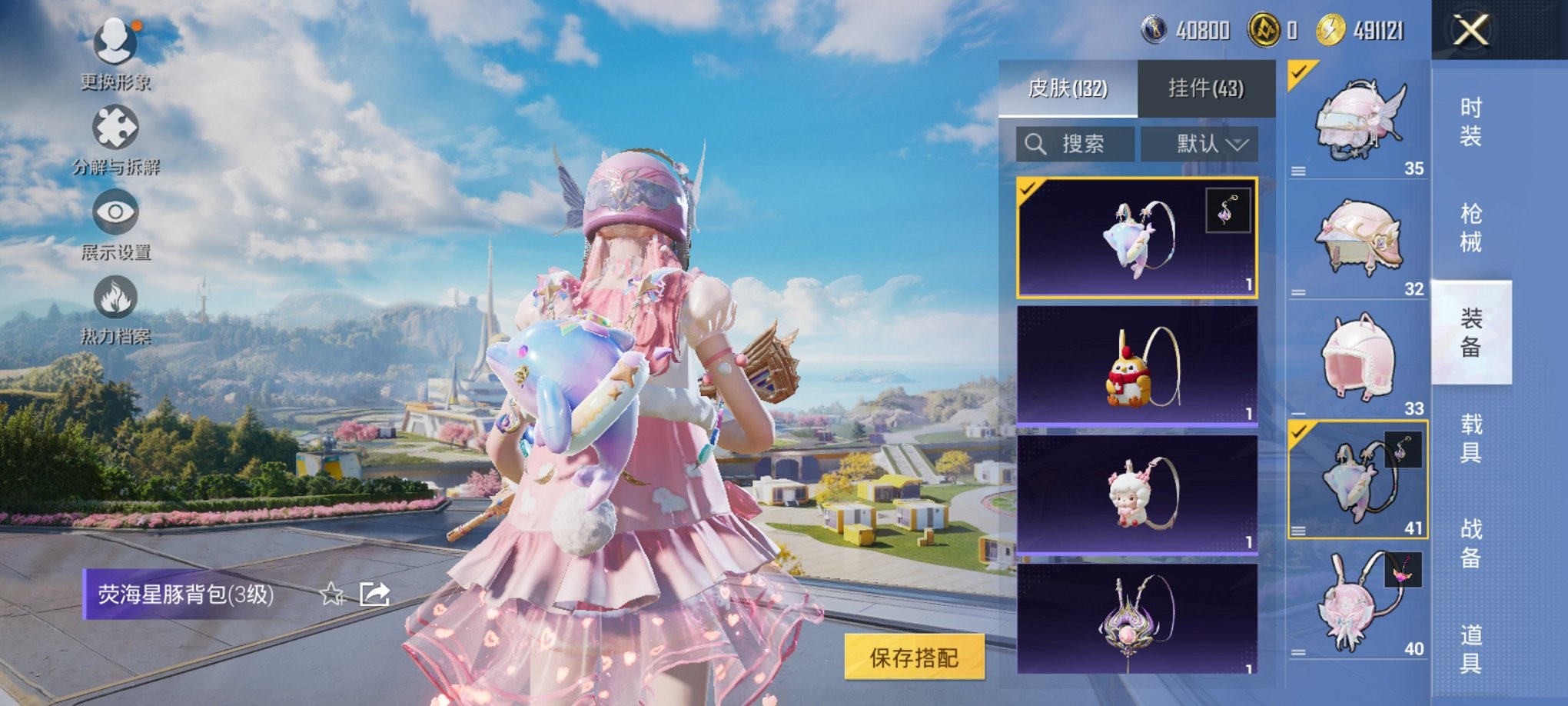The image size is (1568, 706).
Task: Click the search magnifier icon
Action: click(x=1038, y=144)
